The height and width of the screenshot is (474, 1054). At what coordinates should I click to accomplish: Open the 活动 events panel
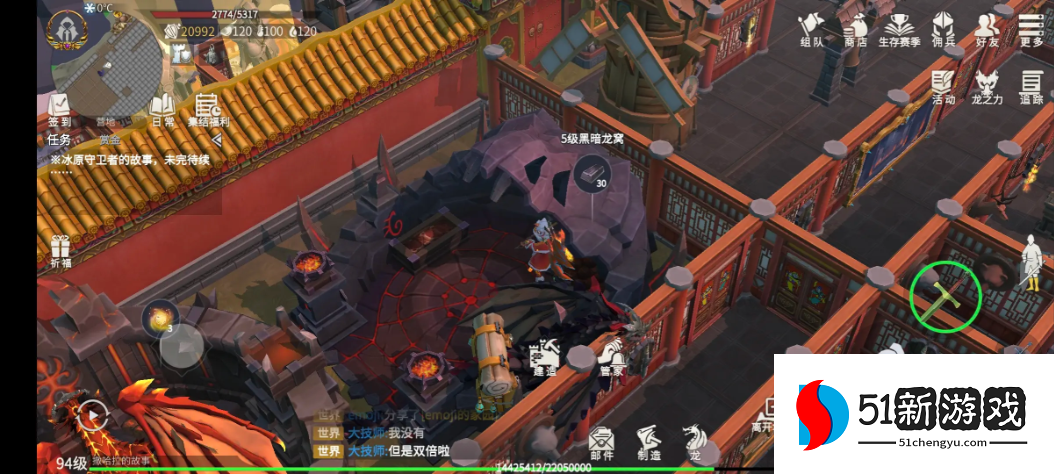[x=943, y=86]
